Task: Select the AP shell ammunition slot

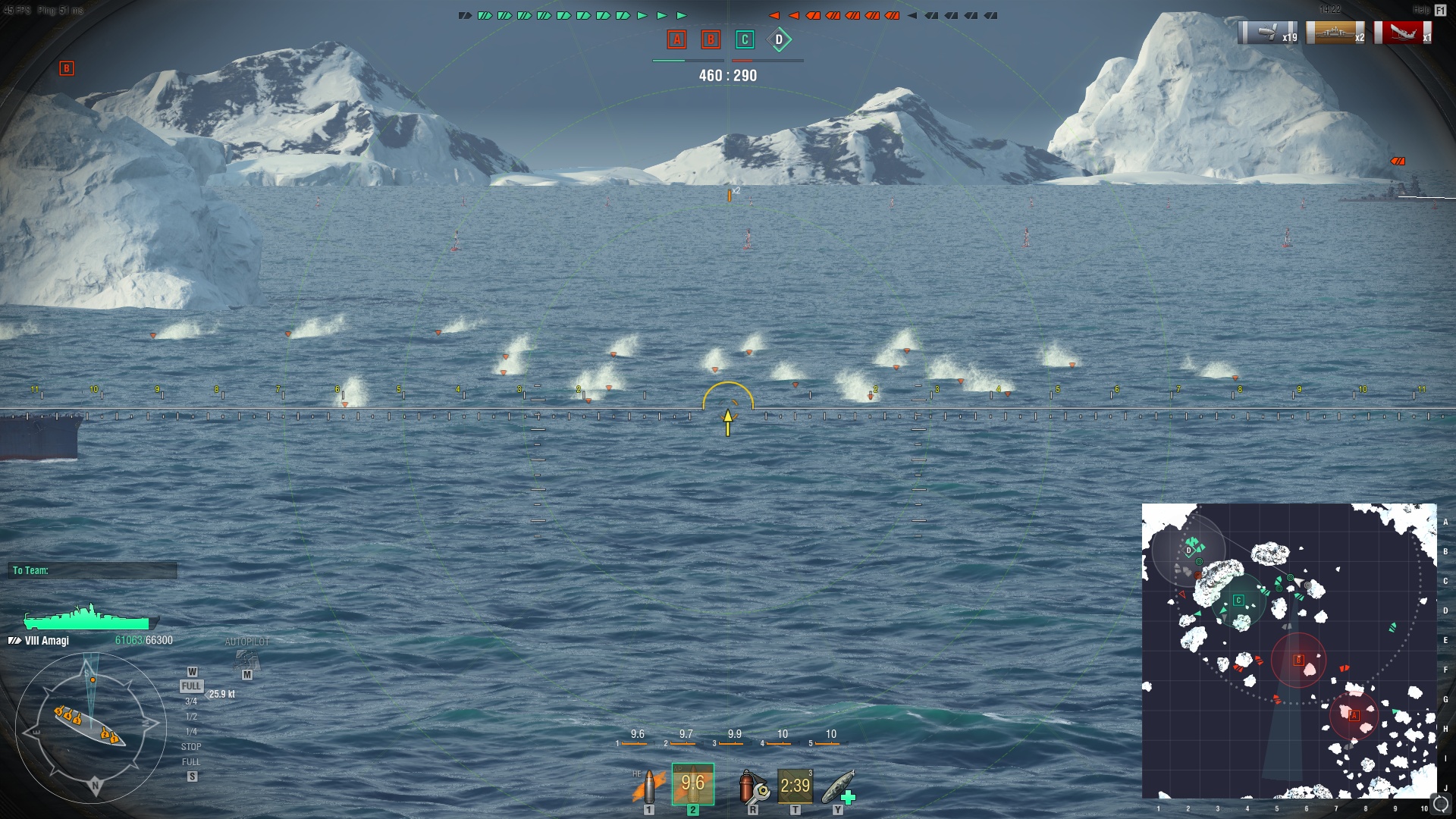Action: [x=692, y=784]
